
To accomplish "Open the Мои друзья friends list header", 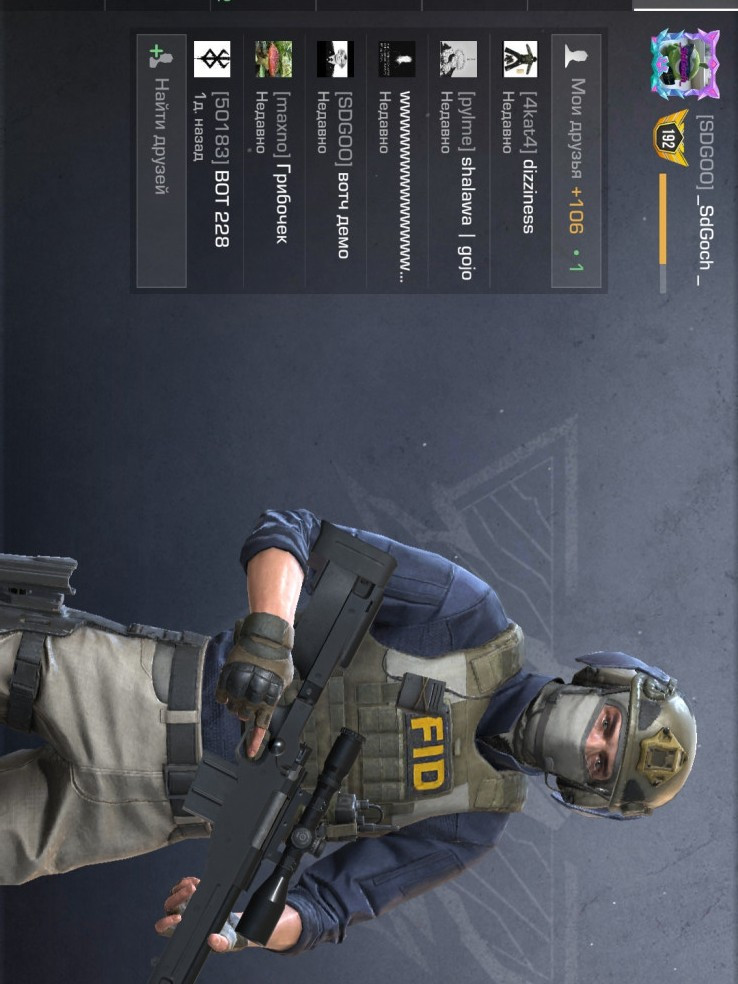I will [576, 162].
